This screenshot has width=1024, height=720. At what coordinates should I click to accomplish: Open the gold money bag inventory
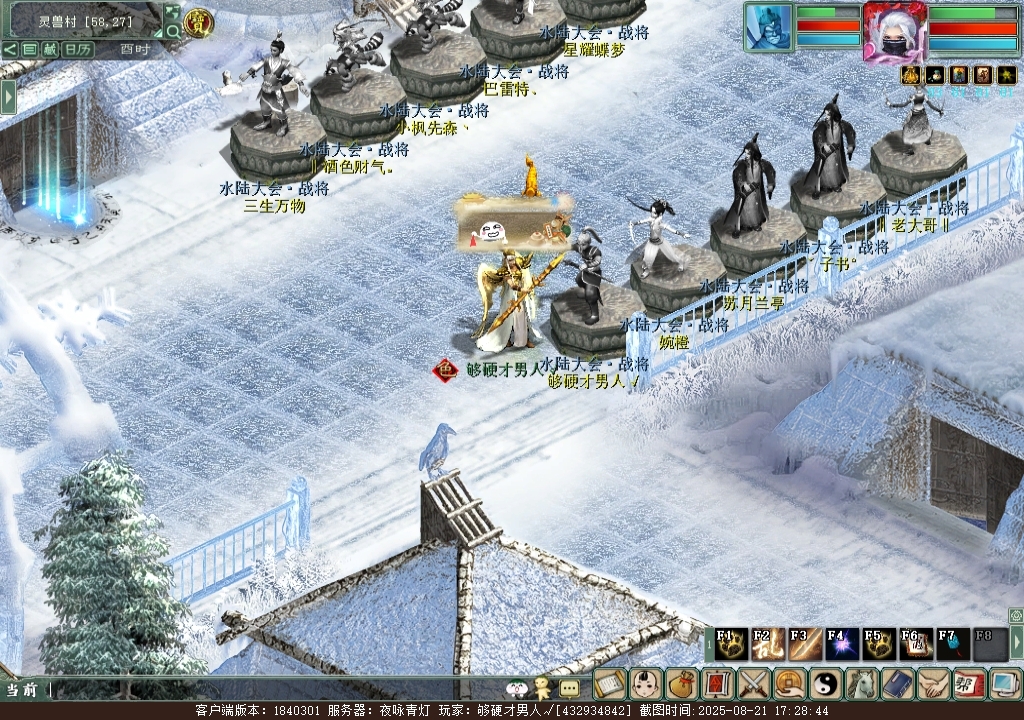[681, 684]
